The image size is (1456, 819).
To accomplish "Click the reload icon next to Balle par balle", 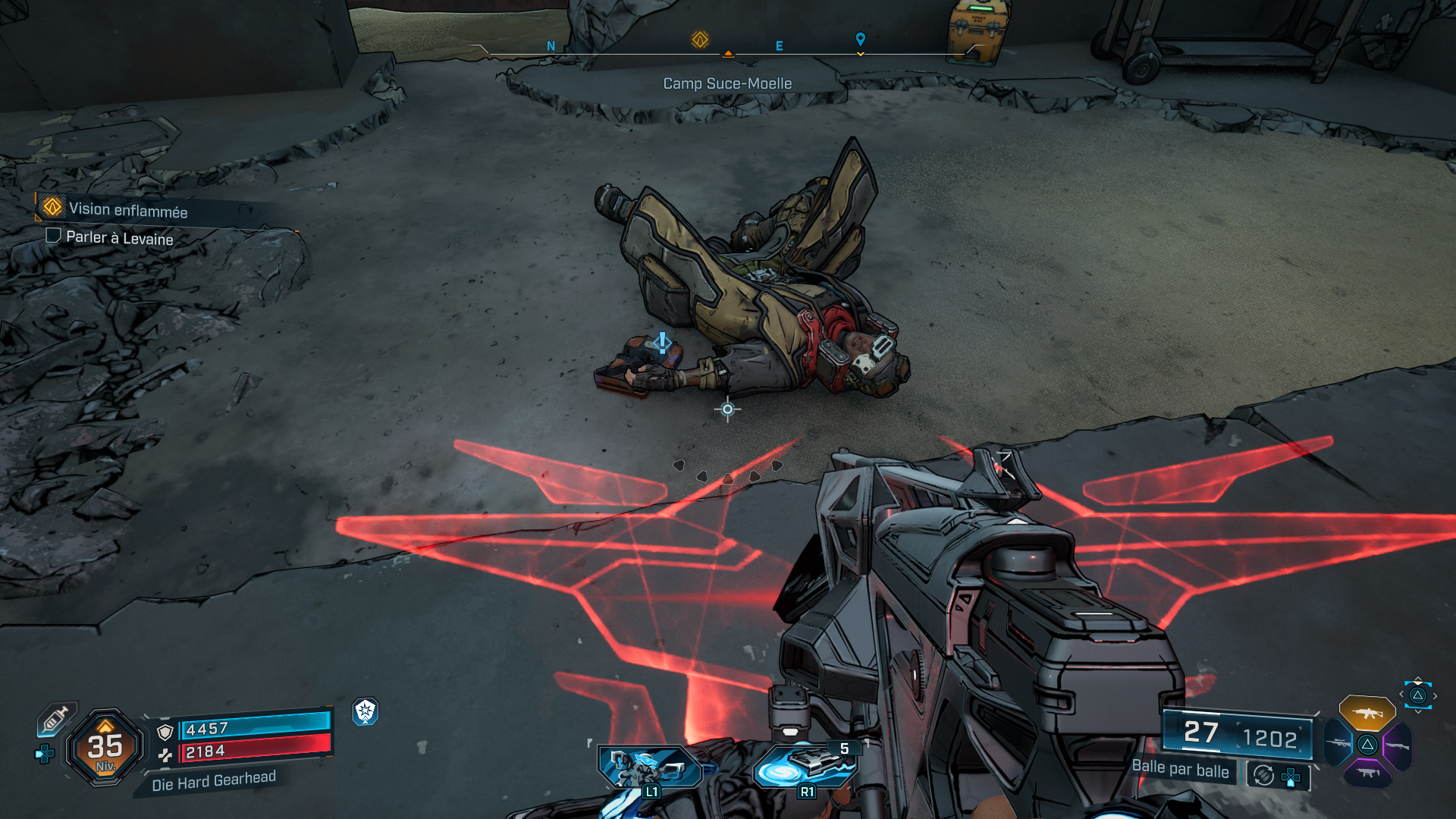I will pos(1263,775).
